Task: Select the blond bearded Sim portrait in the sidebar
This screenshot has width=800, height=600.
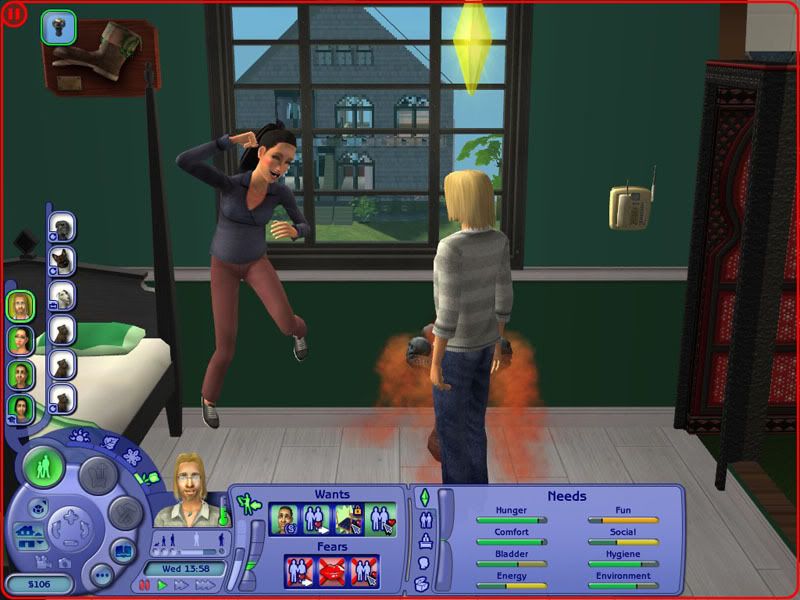Action: (x=20, y=306)
